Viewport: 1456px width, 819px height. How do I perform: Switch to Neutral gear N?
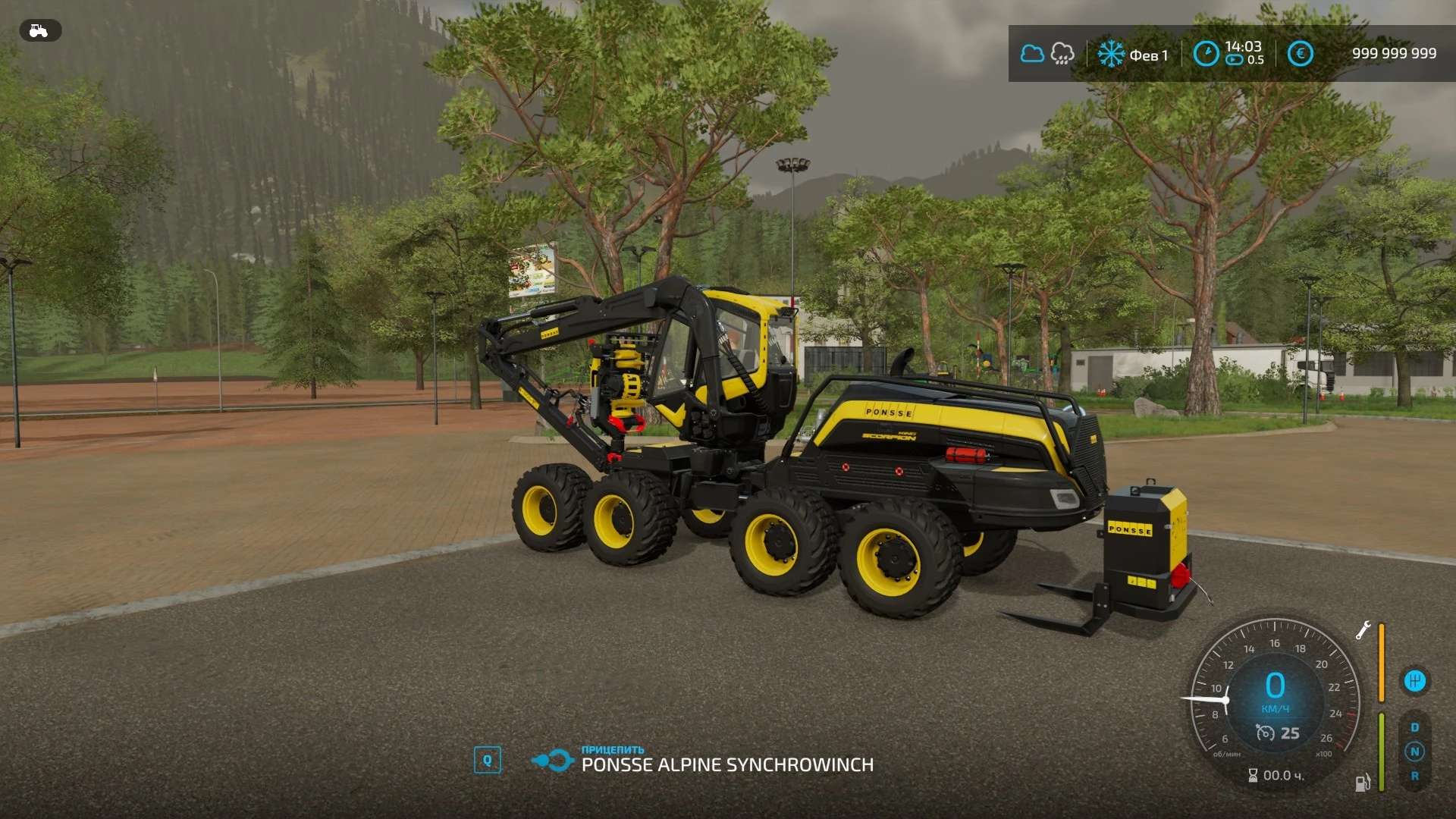point(1414,752)
